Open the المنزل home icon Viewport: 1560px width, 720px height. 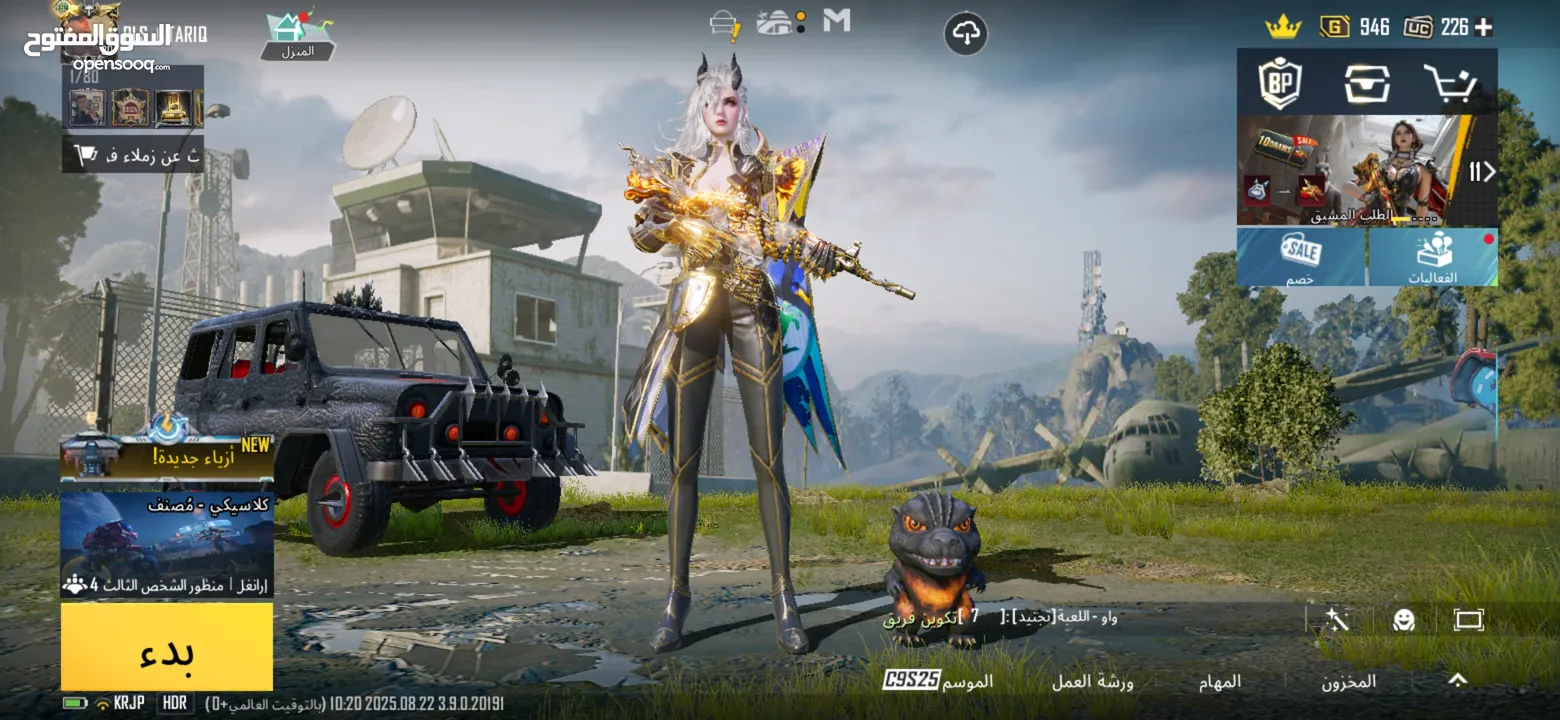pos(297,36)
